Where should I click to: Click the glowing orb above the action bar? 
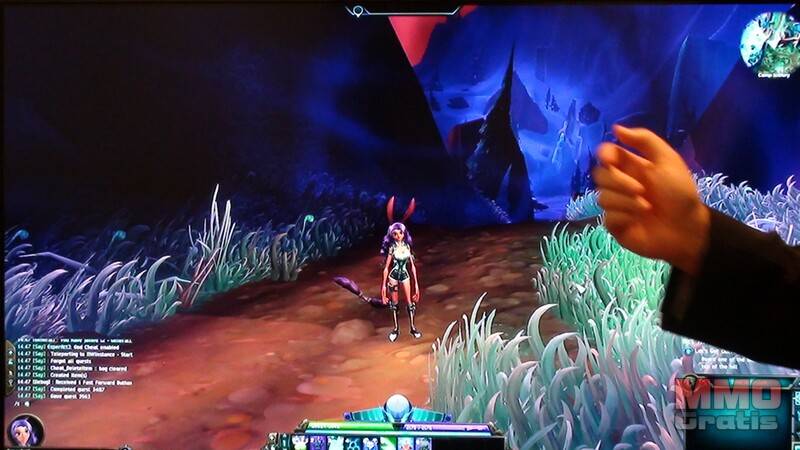pos(399,406)
